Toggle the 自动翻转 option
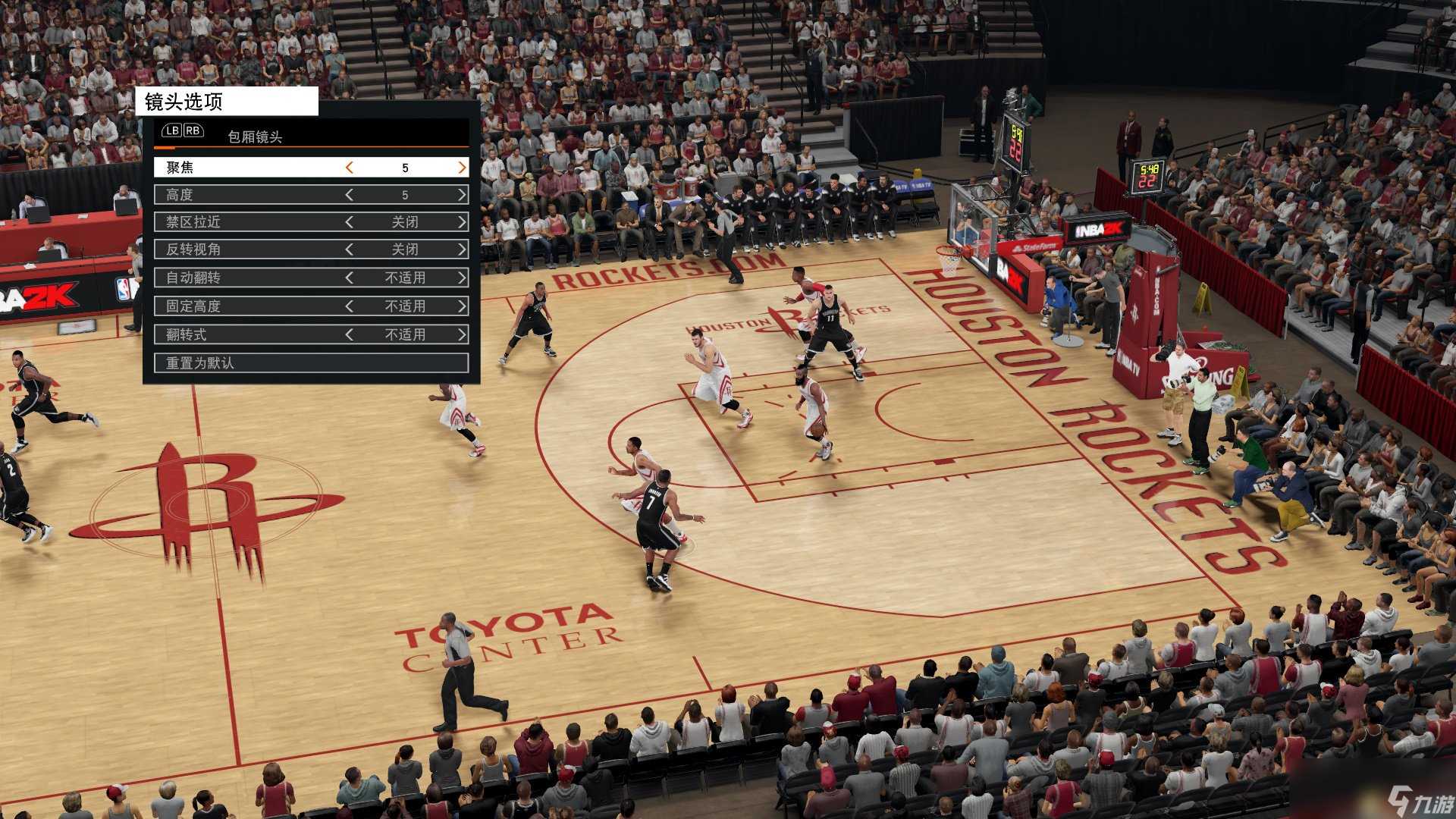This screenshot has height=819, width=1456. coord(462,278)
